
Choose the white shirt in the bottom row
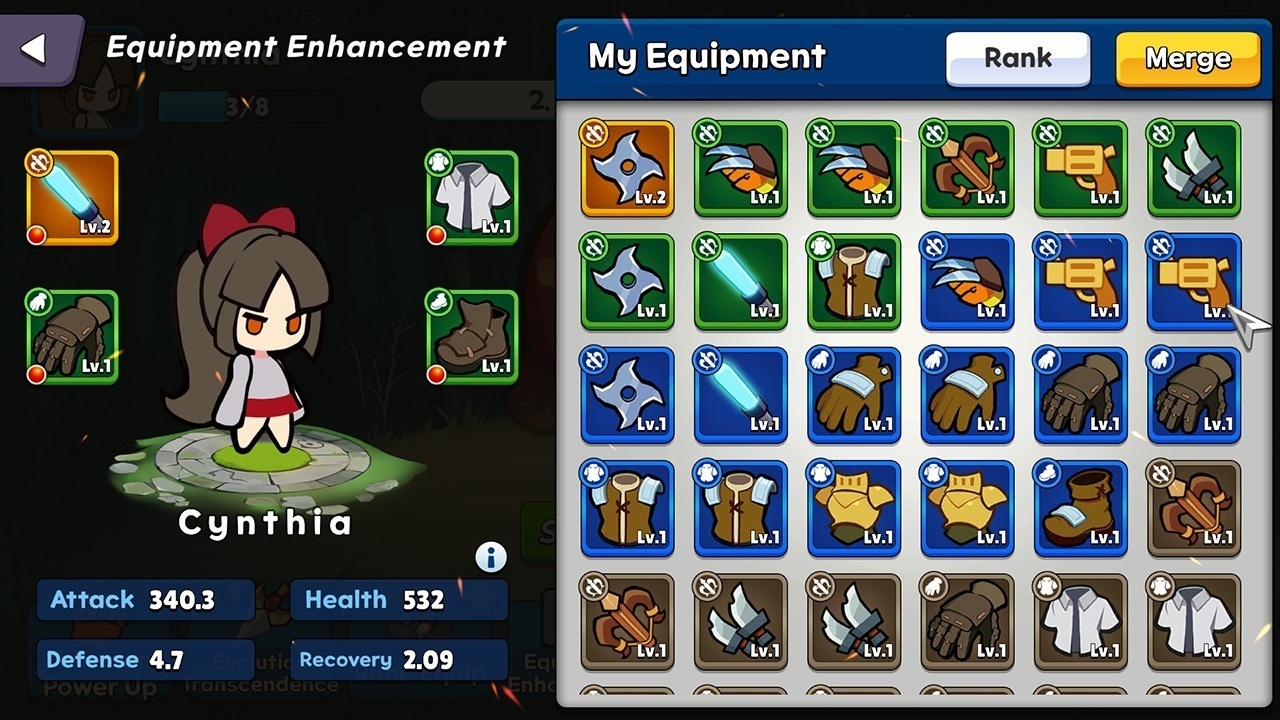tap(1081, 621)
